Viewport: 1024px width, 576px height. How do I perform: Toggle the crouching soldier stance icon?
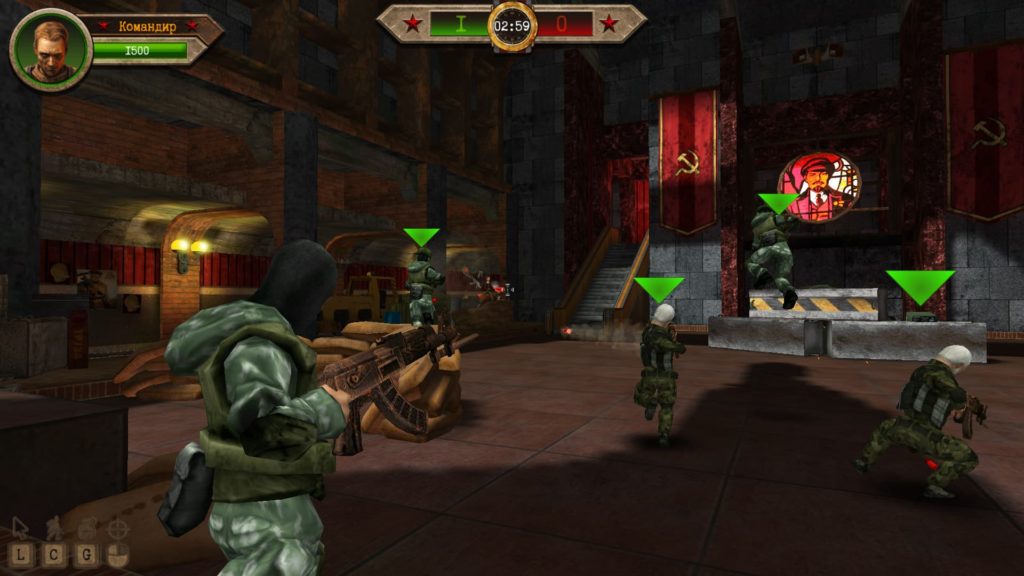pyautogui.click(x=55, y=527)
